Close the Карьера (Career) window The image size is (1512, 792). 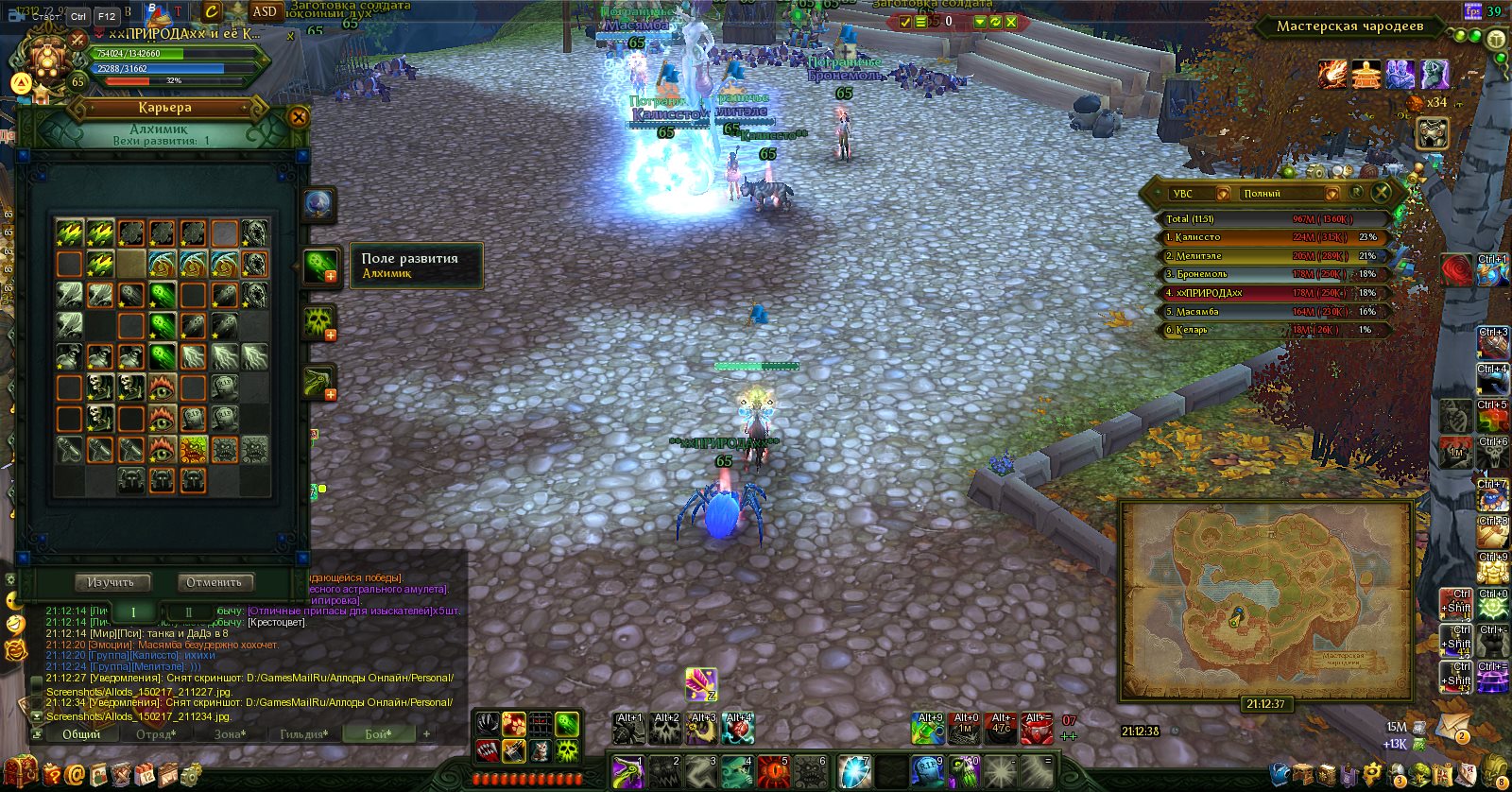[299, 117]
